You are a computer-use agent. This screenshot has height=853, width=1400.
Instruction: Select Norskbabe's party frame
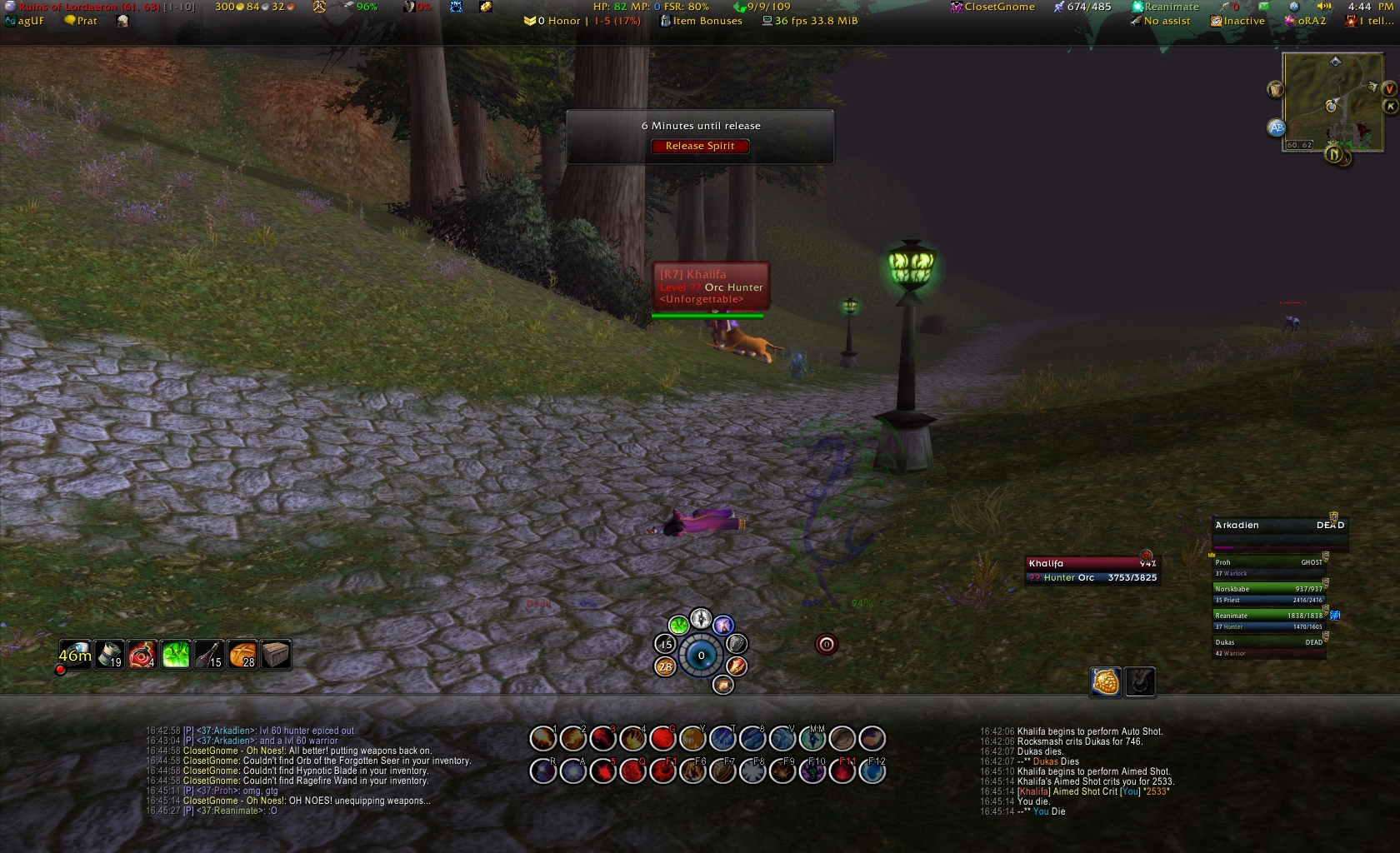point(1267,593)
